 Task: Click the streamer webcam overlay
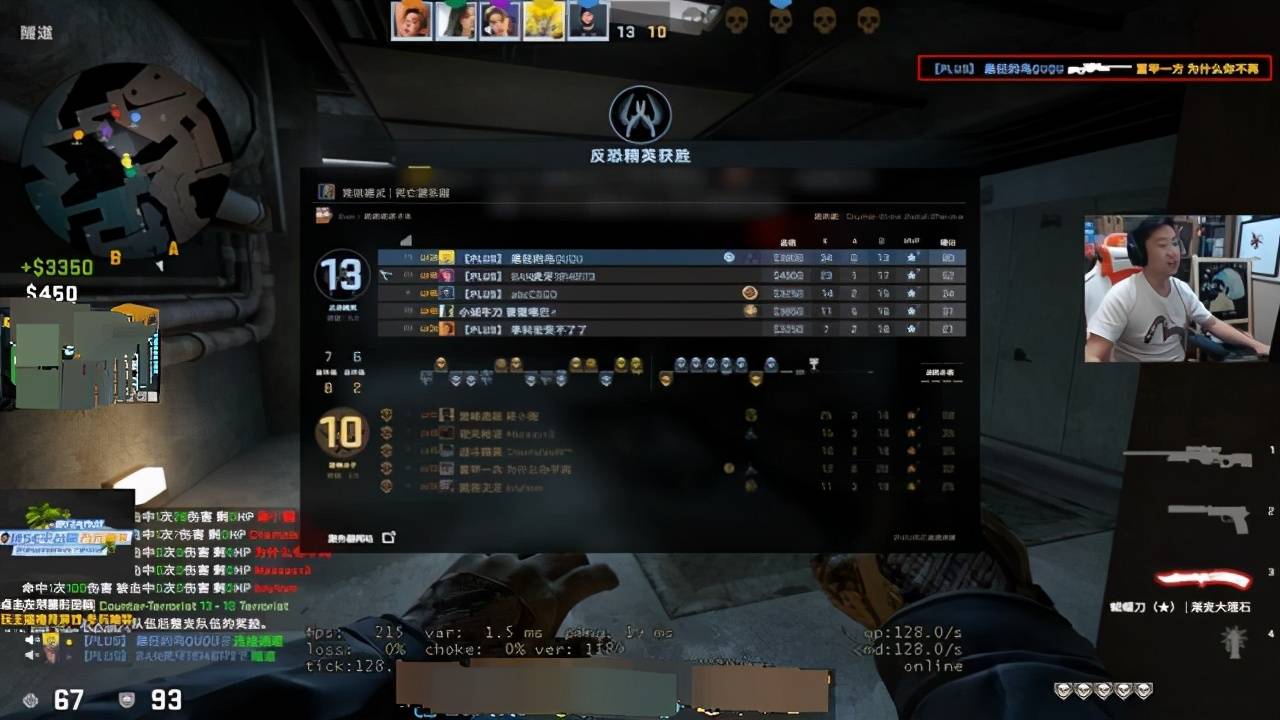tap(1180, 288)
